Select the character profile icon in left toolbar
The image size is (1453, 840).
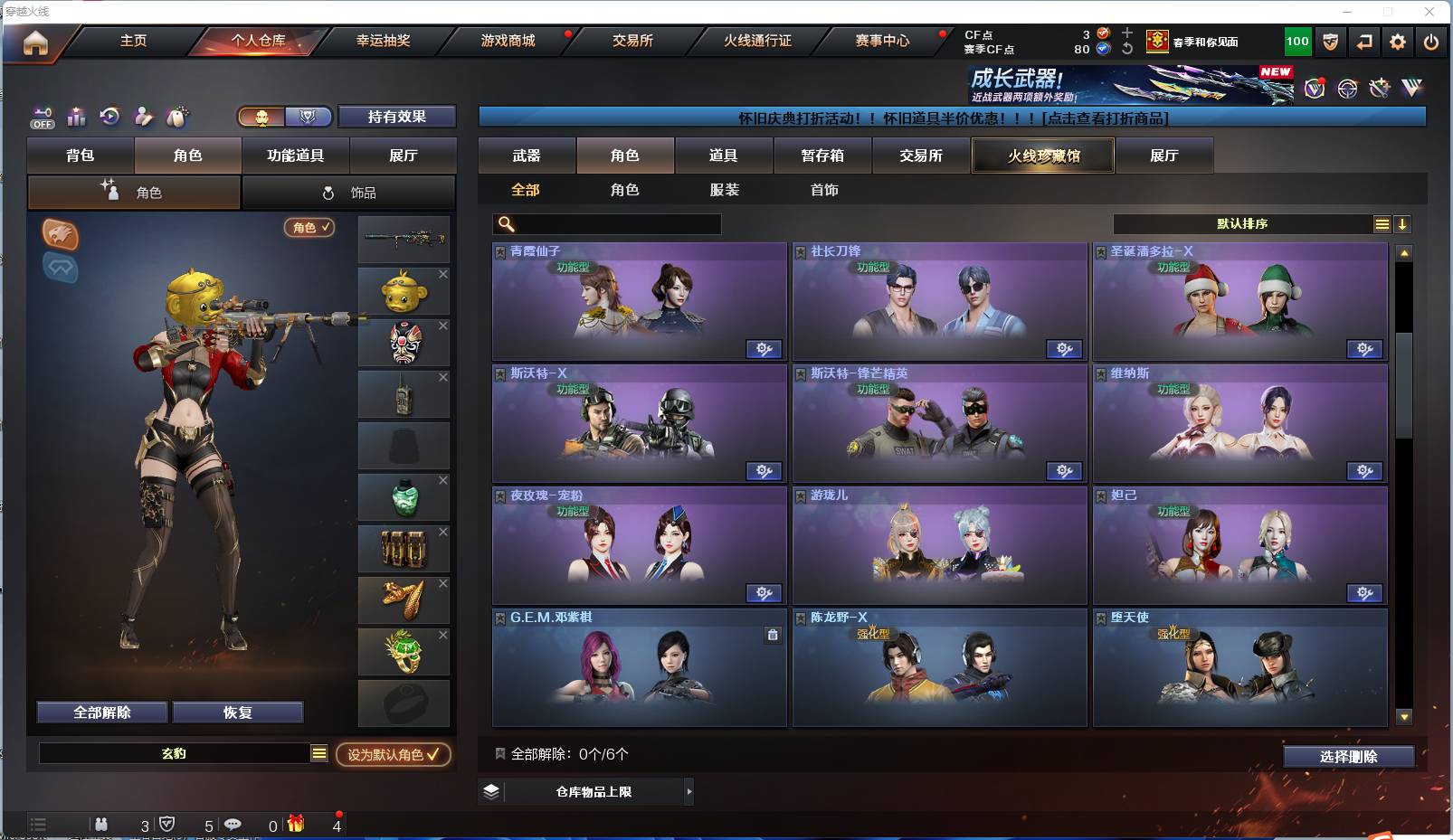coord(144,118)
